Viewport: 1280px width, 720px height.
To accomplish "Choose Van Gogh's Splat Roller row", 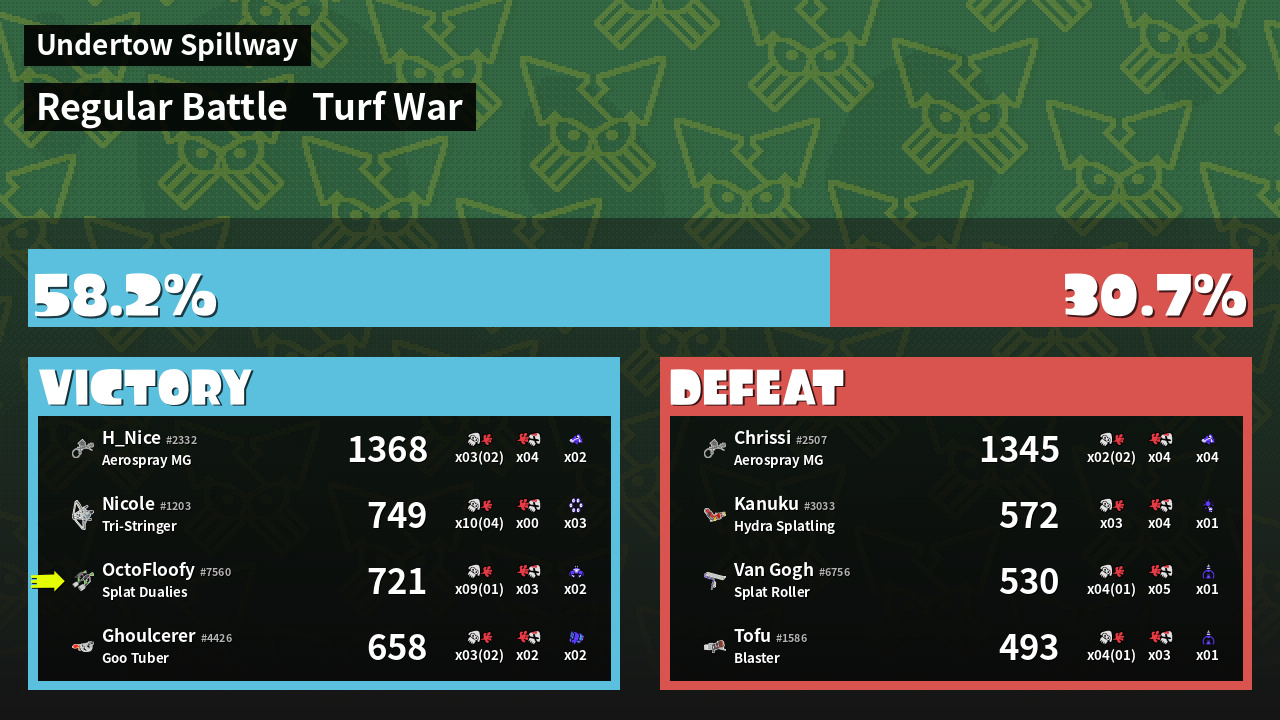I will click(956, 581).
